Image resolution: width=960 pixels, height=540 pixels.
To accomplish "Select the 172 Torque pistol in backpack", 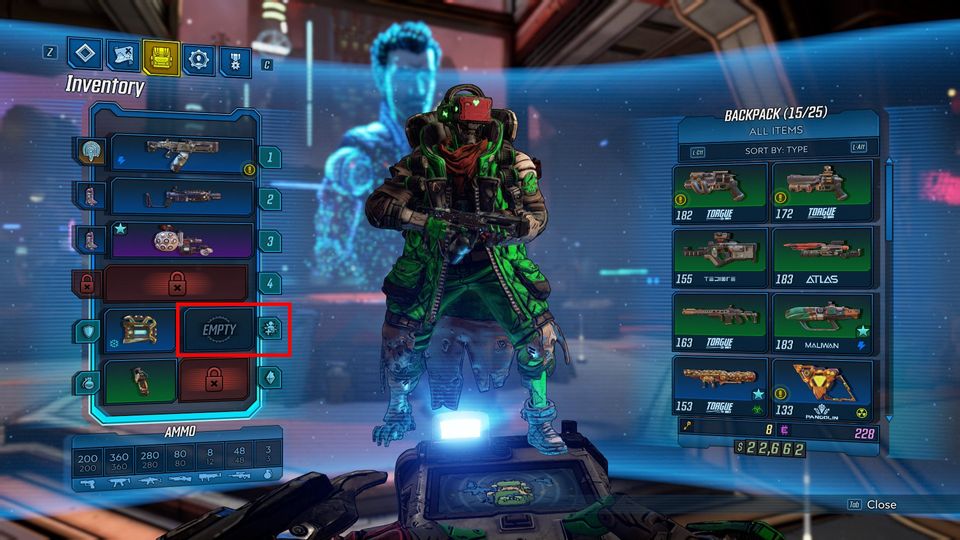I will click(822, 191).
